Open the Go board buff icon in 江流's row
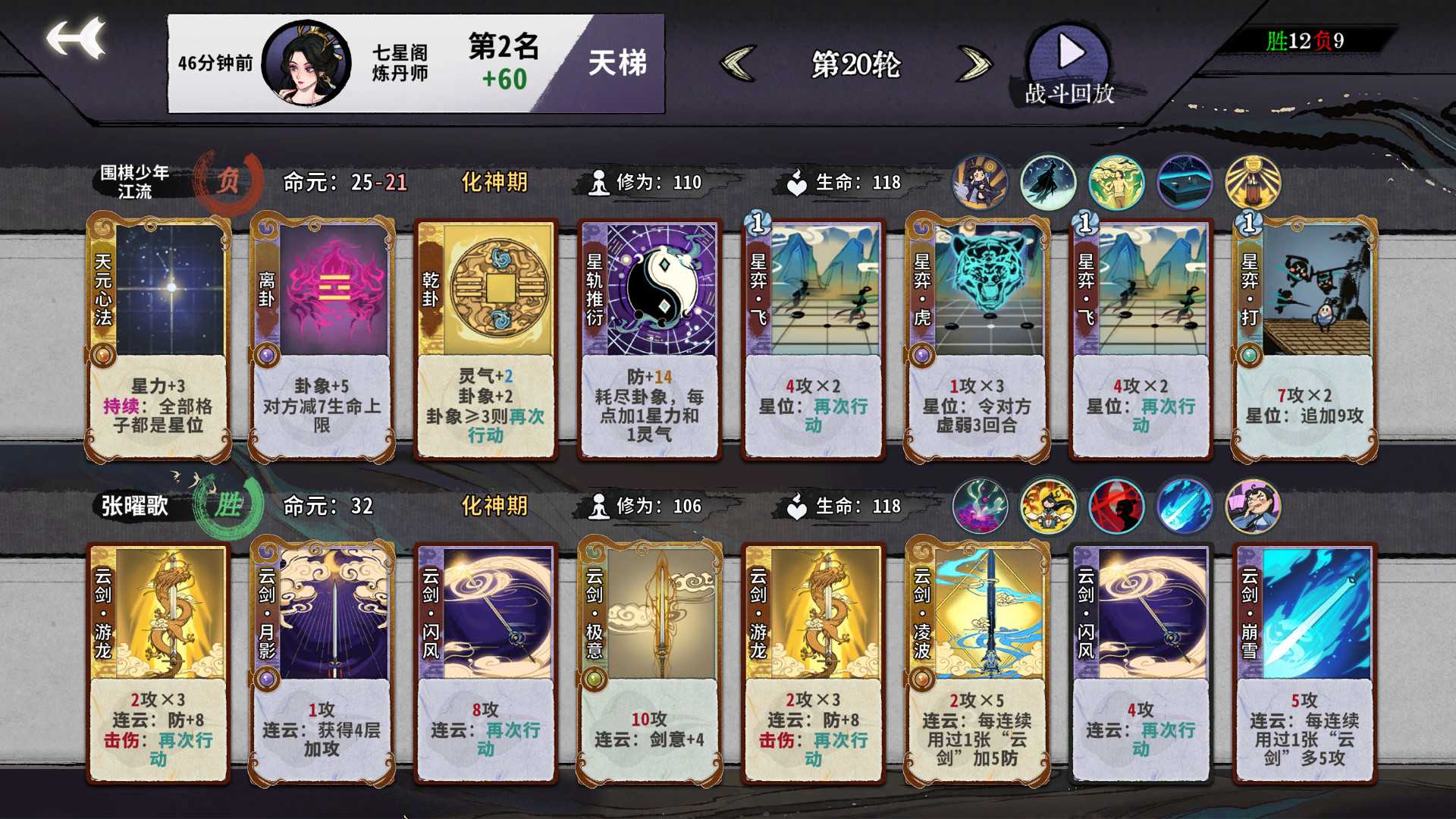The height and width of the screenshot is (819, 1456). coord(1184,182)
